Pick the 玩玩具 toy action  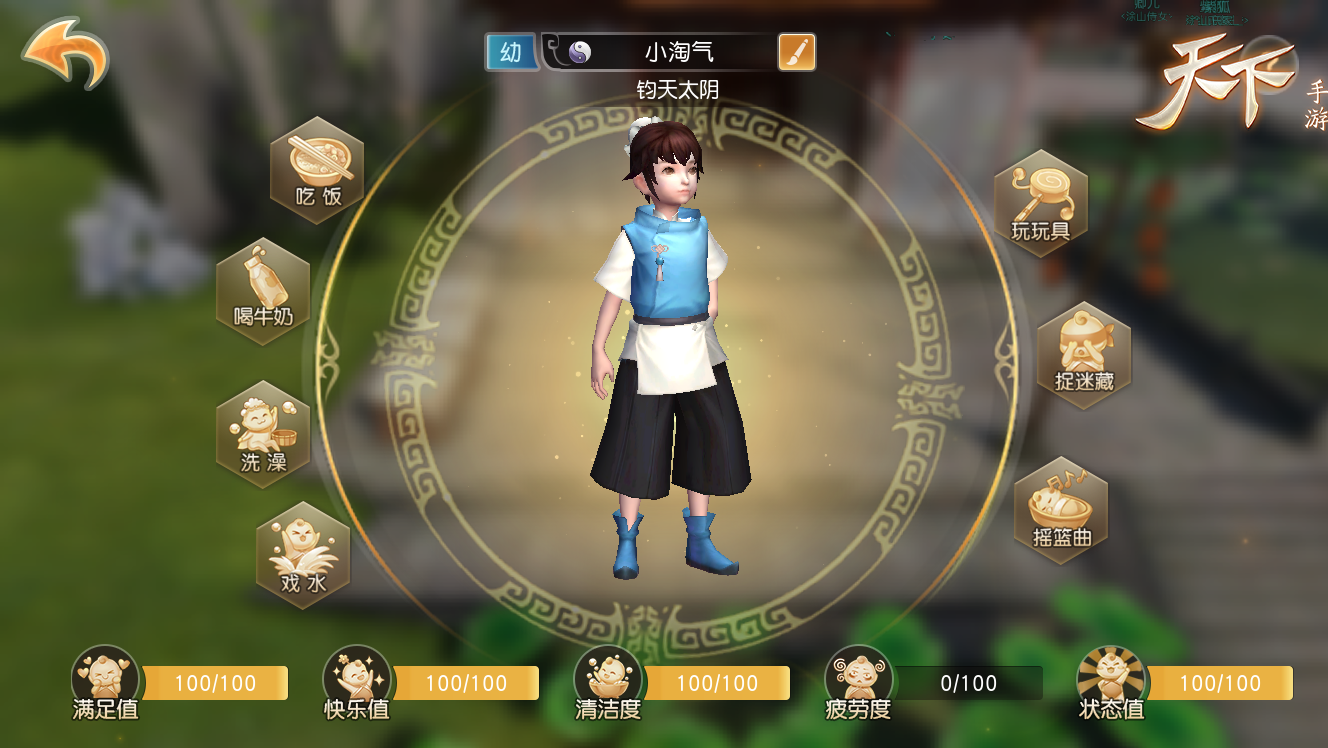coord(1040,204)
